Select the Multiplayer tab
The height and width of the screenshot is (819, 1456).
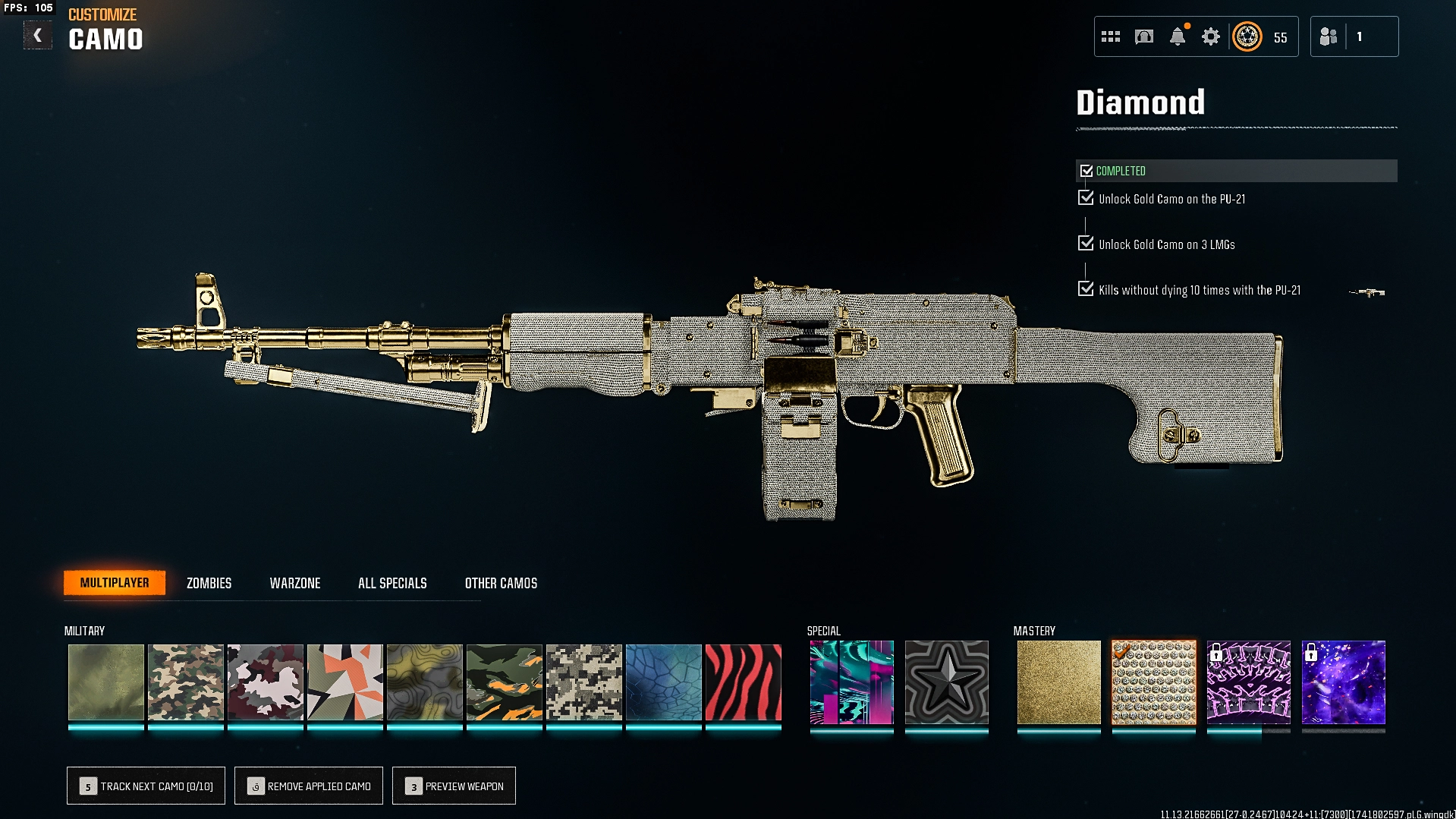(115, 583)
